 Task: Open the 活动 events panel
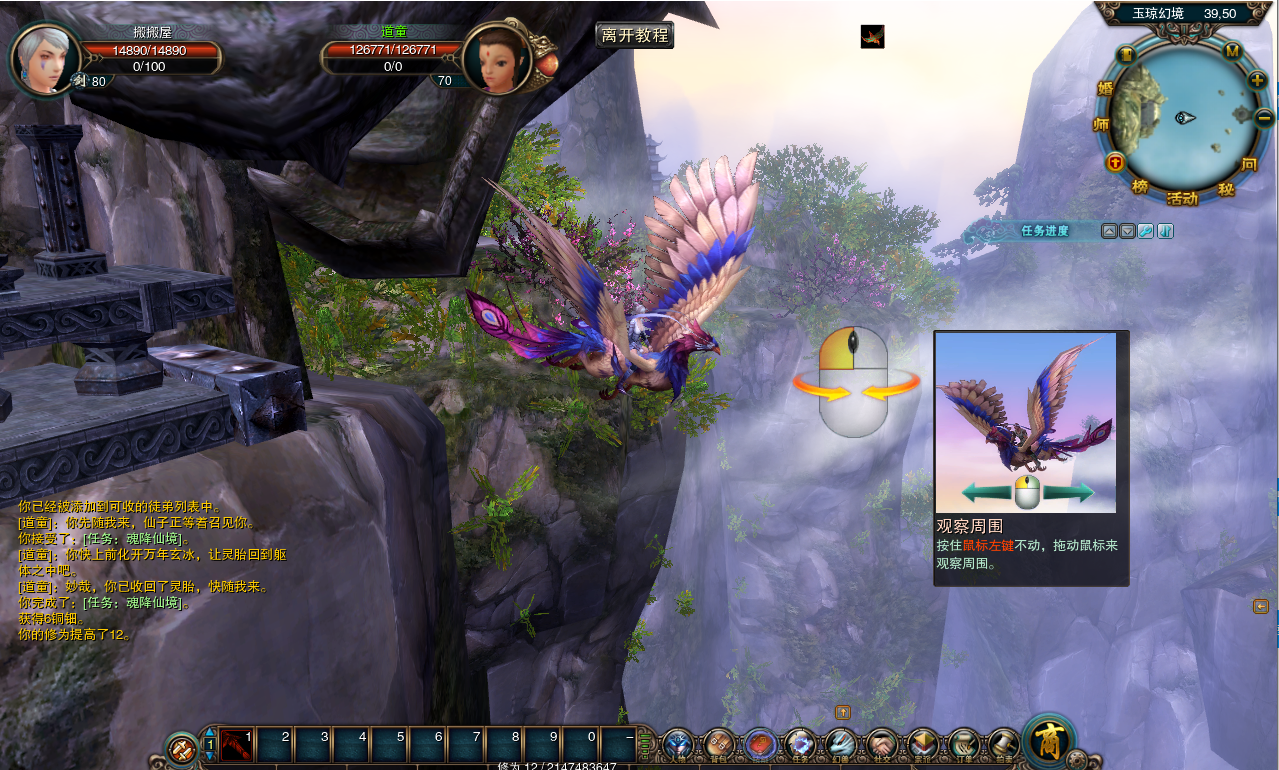(1181, 199)
